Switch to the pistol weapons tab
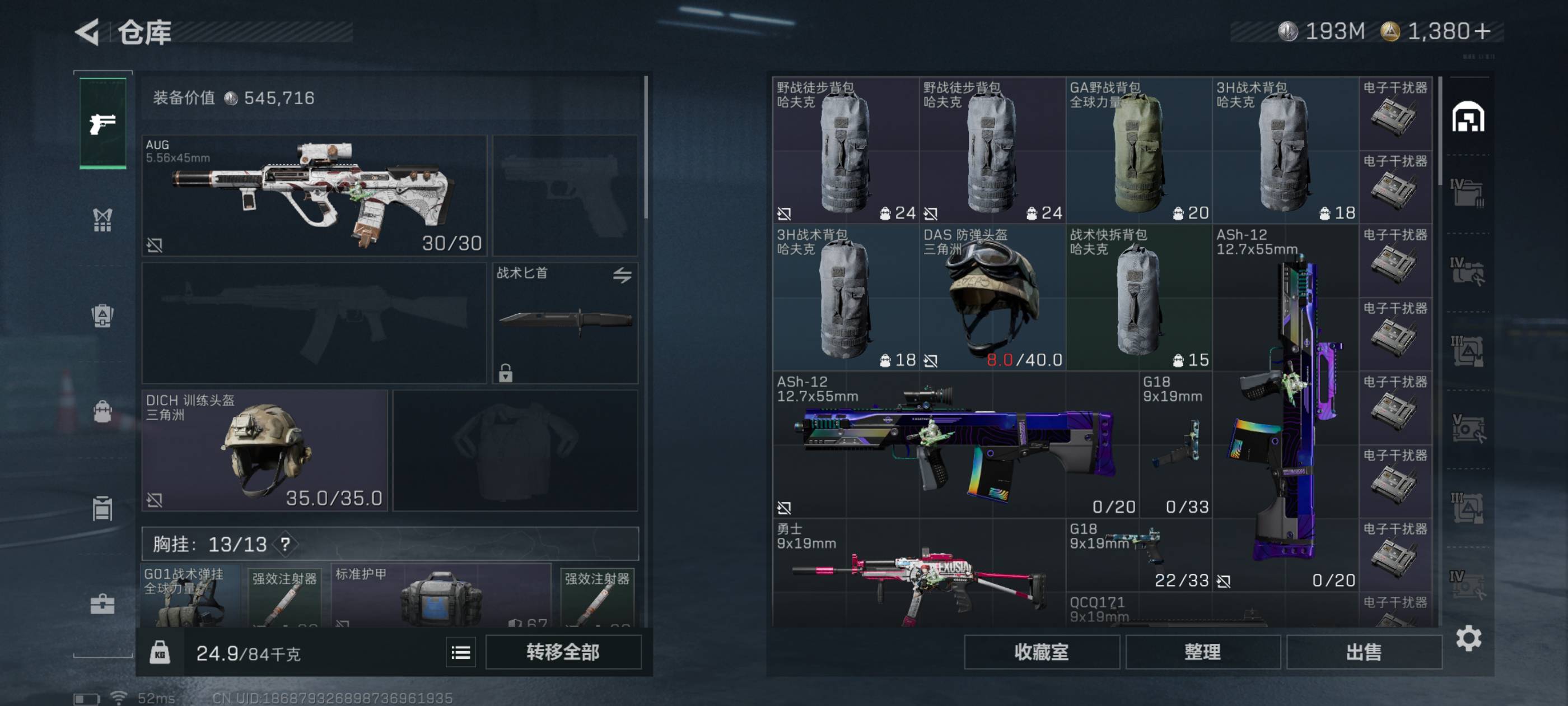The width and height of the screenshot is (1568, 706). tap(102, 124)
